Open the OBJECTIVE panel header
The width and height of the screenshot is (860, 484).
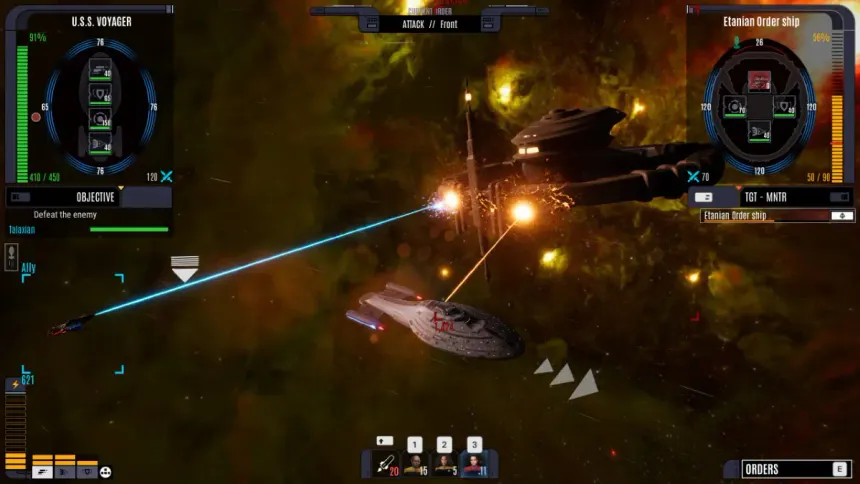coord(88,197)
